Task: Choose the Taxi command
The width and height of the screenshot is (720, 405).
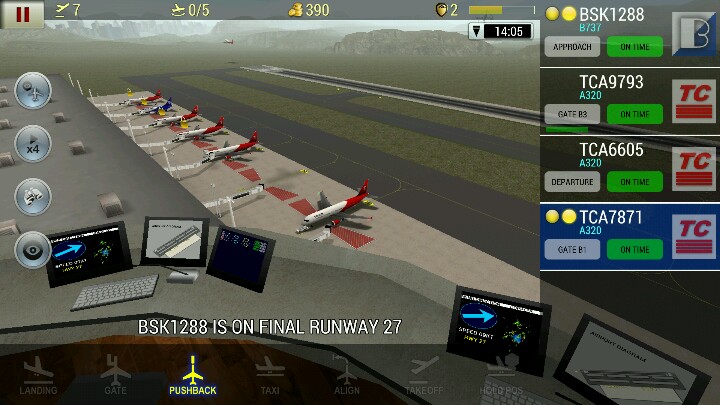Action: click(x=269, y=376)
